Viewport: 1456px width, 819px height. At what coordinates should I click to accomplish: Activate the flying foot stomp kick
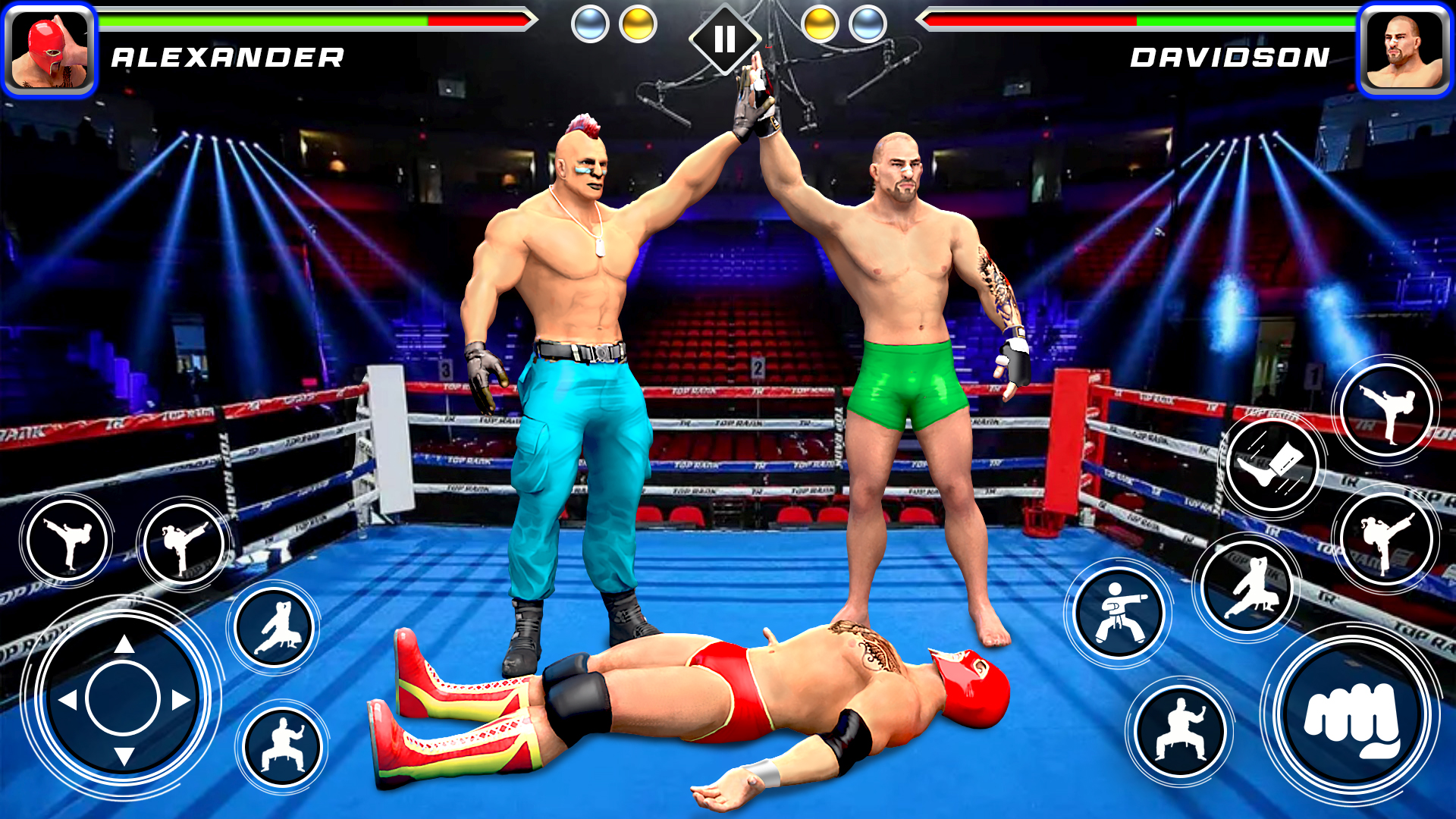pos(1273,466)
